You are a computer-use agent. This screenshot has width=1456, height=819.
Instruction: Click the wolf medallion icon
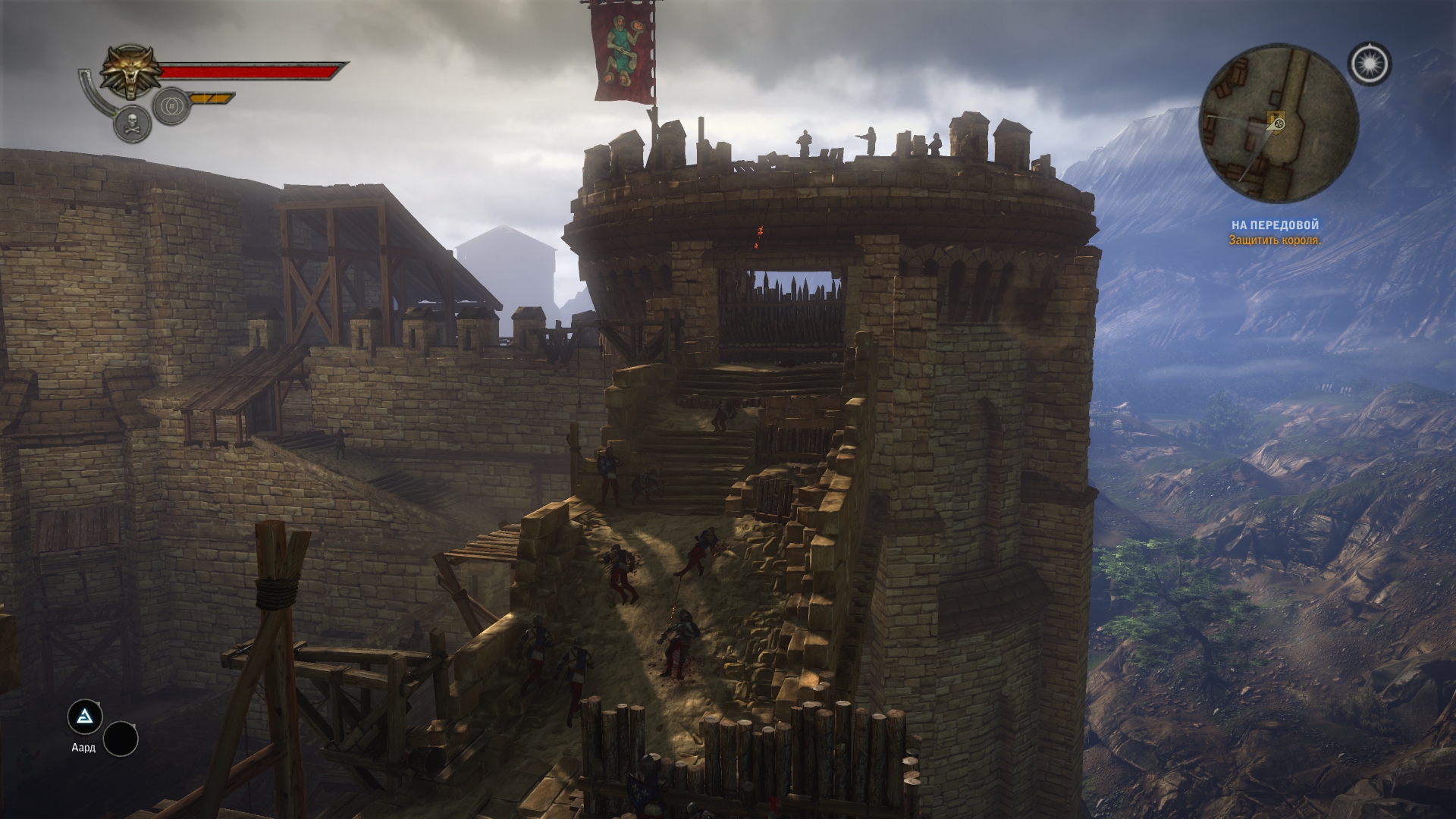pos(130,72)
